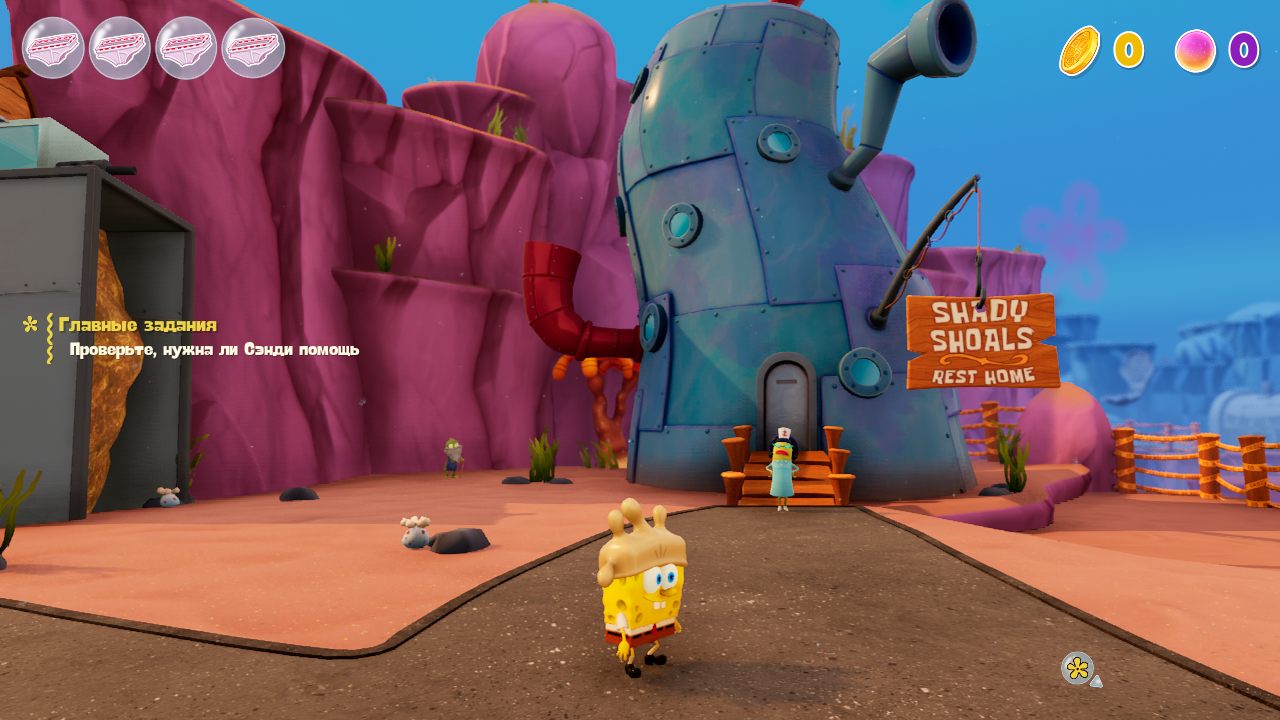Click the rightmost underwear health icon
Image resolution: width=1280 pixels, height=720 pixels.
pos(252,47)
